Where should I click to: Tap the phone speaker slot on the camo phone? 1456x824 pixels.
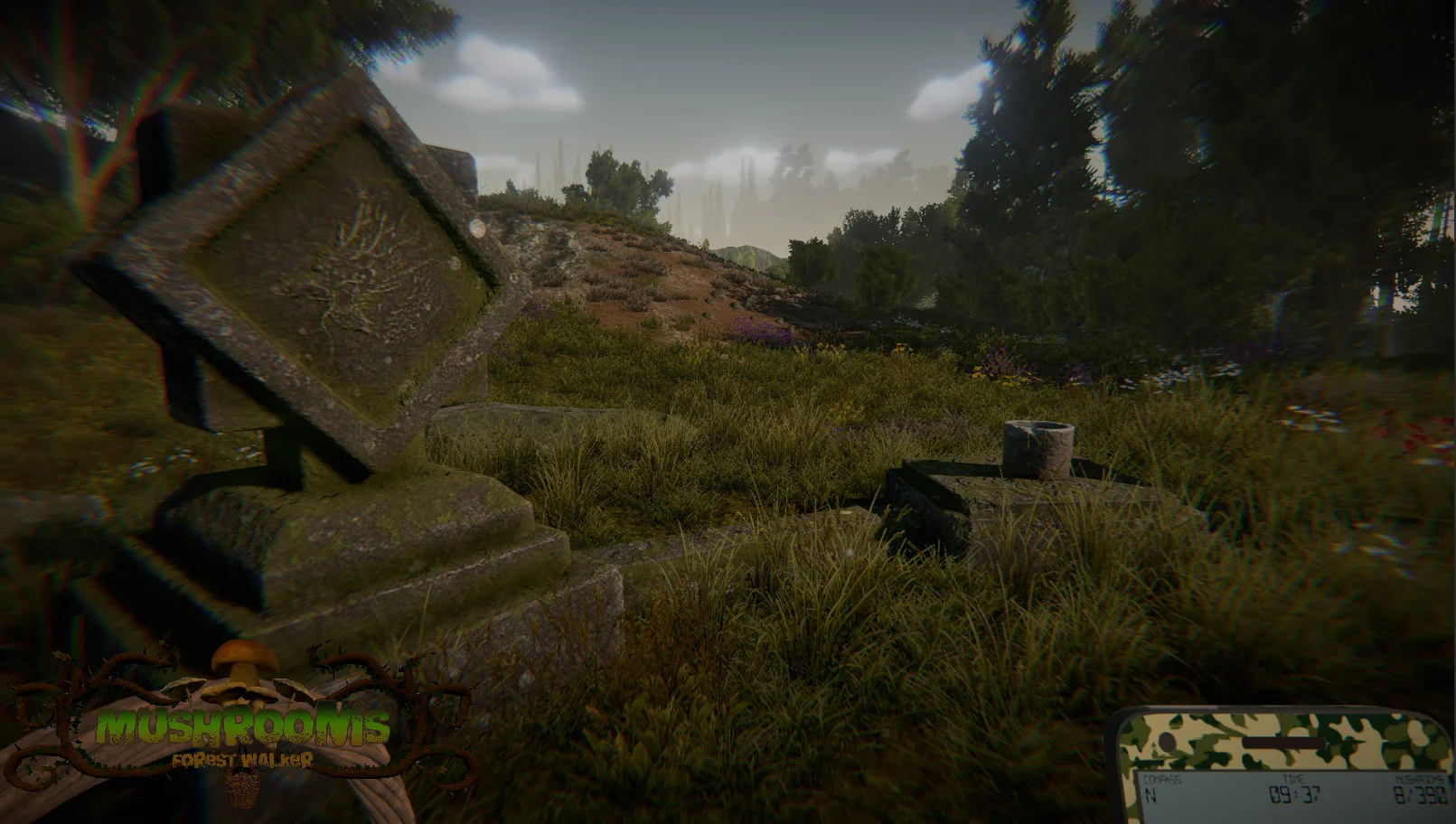click(x=1282, y=741)
